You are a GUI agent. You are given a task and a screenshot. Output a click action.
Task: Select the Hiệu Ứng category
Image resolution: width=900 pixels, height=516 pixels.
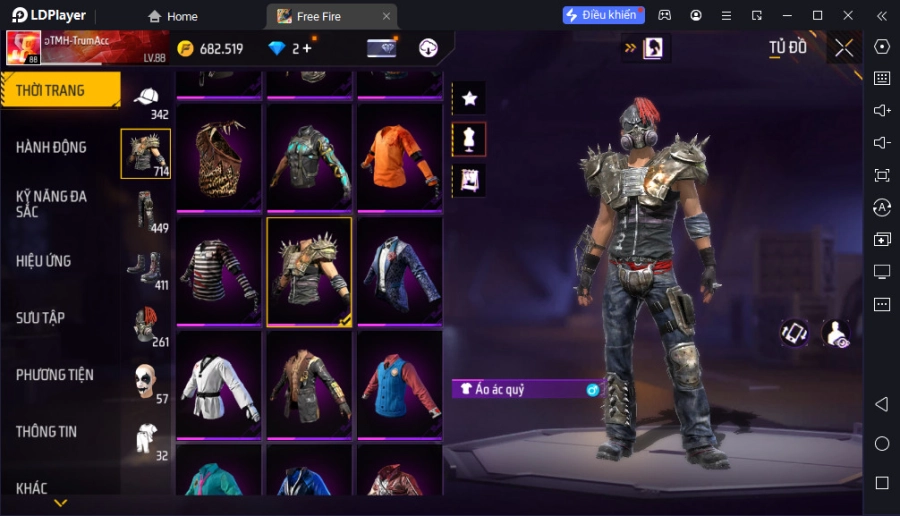point(44,261)
